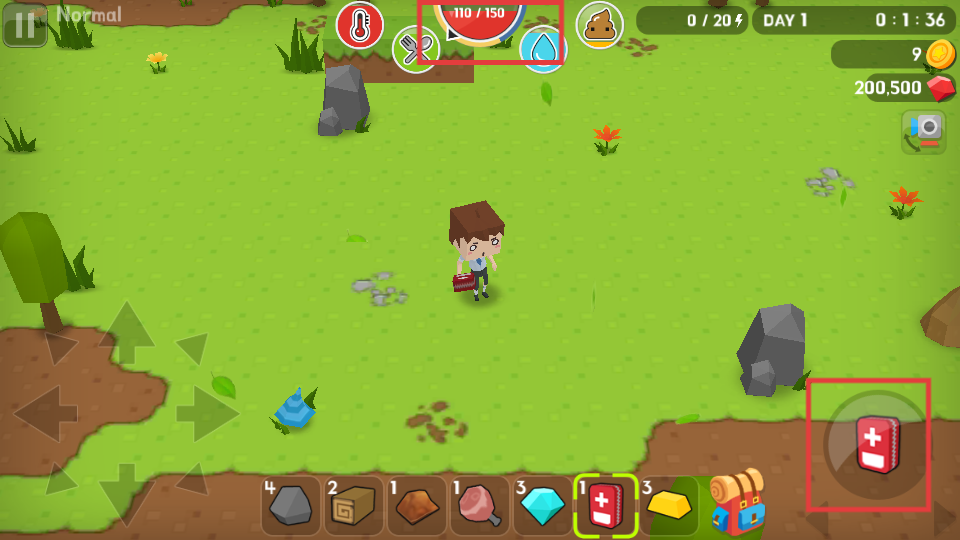Tap the down arrow on the movement pad

tap(126, 490)
